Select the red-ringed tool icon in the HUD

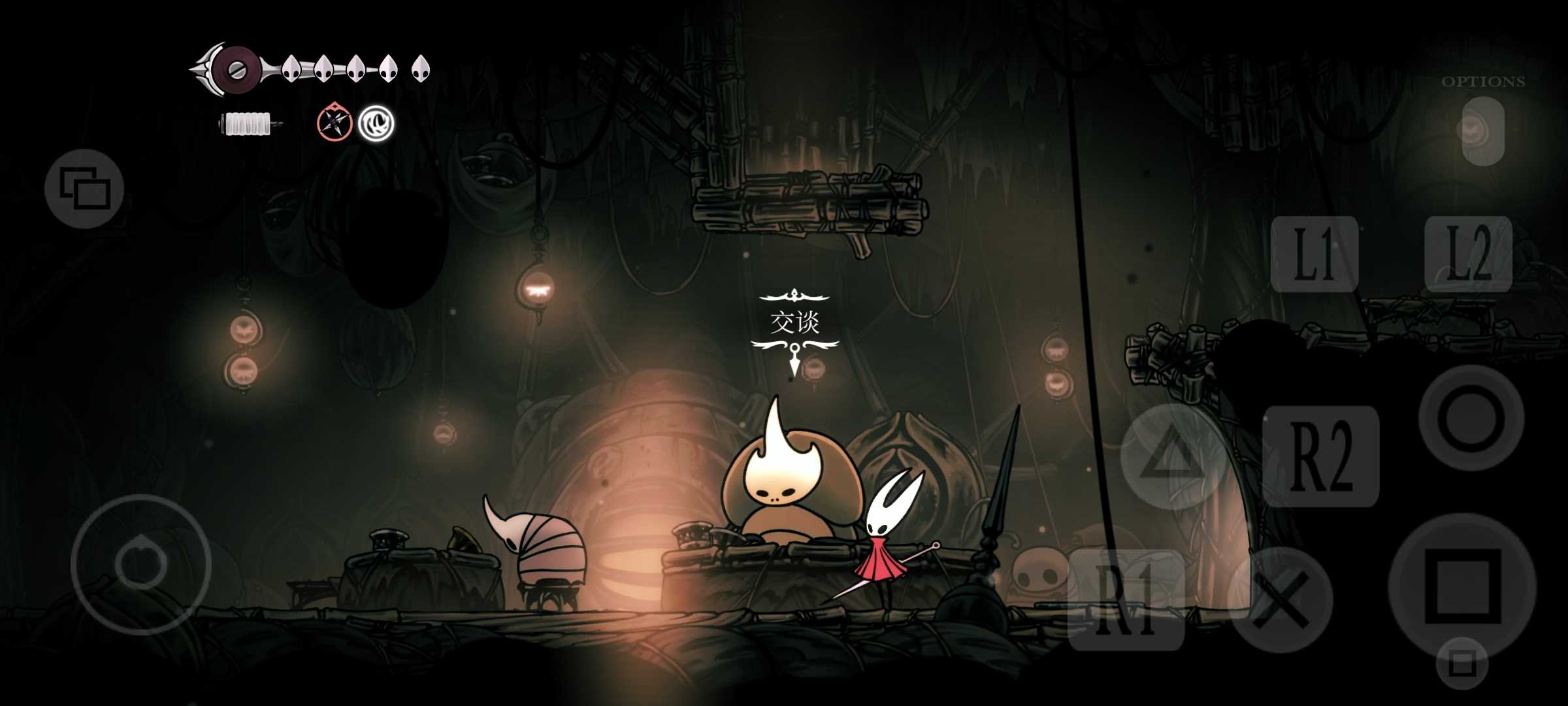tap(335, 122)
